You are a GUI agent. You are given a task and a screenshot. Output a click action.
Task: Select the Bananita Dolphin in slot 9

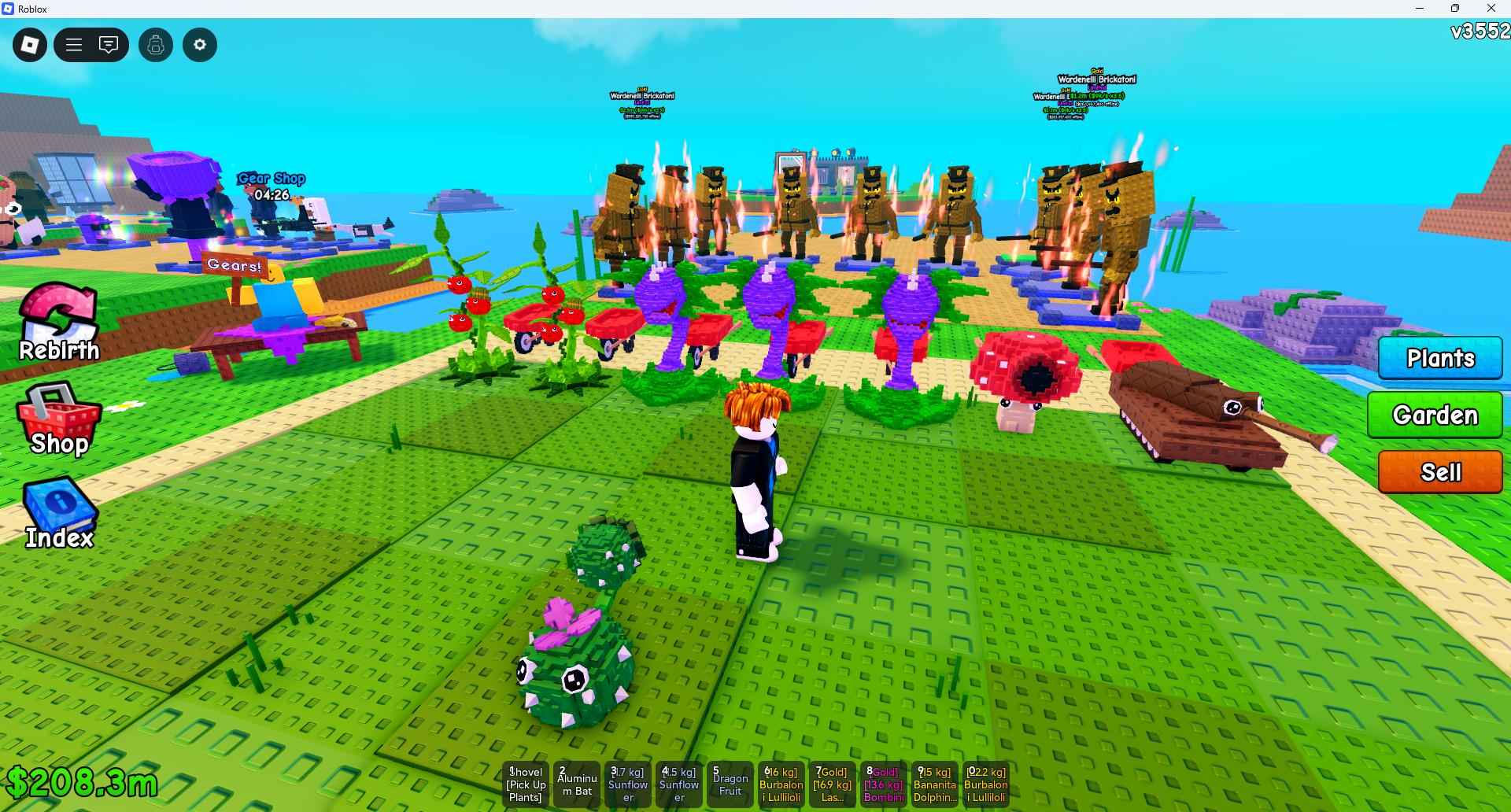pyautogui.click(x=934, y=784)
